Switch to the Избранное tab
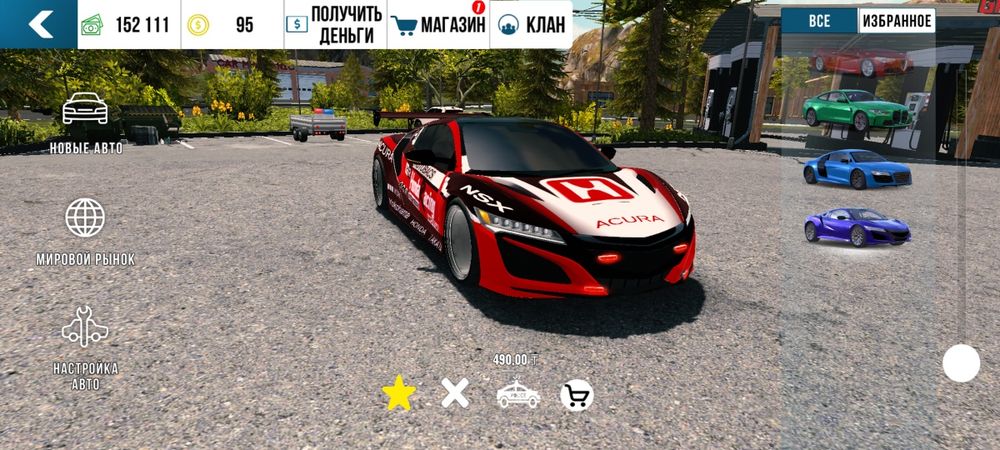The image size is (1000, 450). coord(896,21)
